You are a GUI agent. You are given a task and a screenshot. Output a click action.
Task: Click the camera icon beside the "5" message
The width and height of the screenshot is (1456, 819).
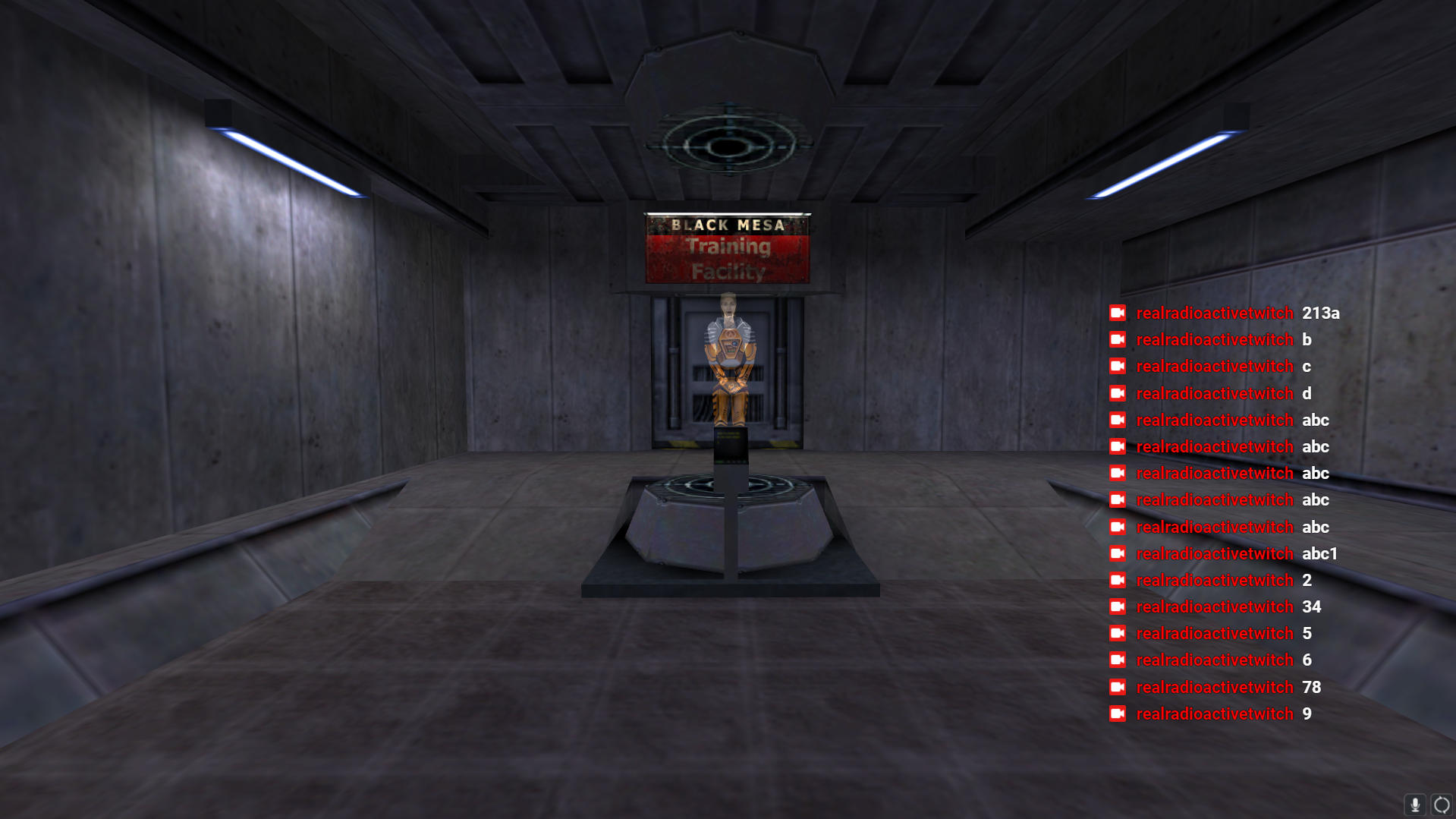tap(1118, 633)
